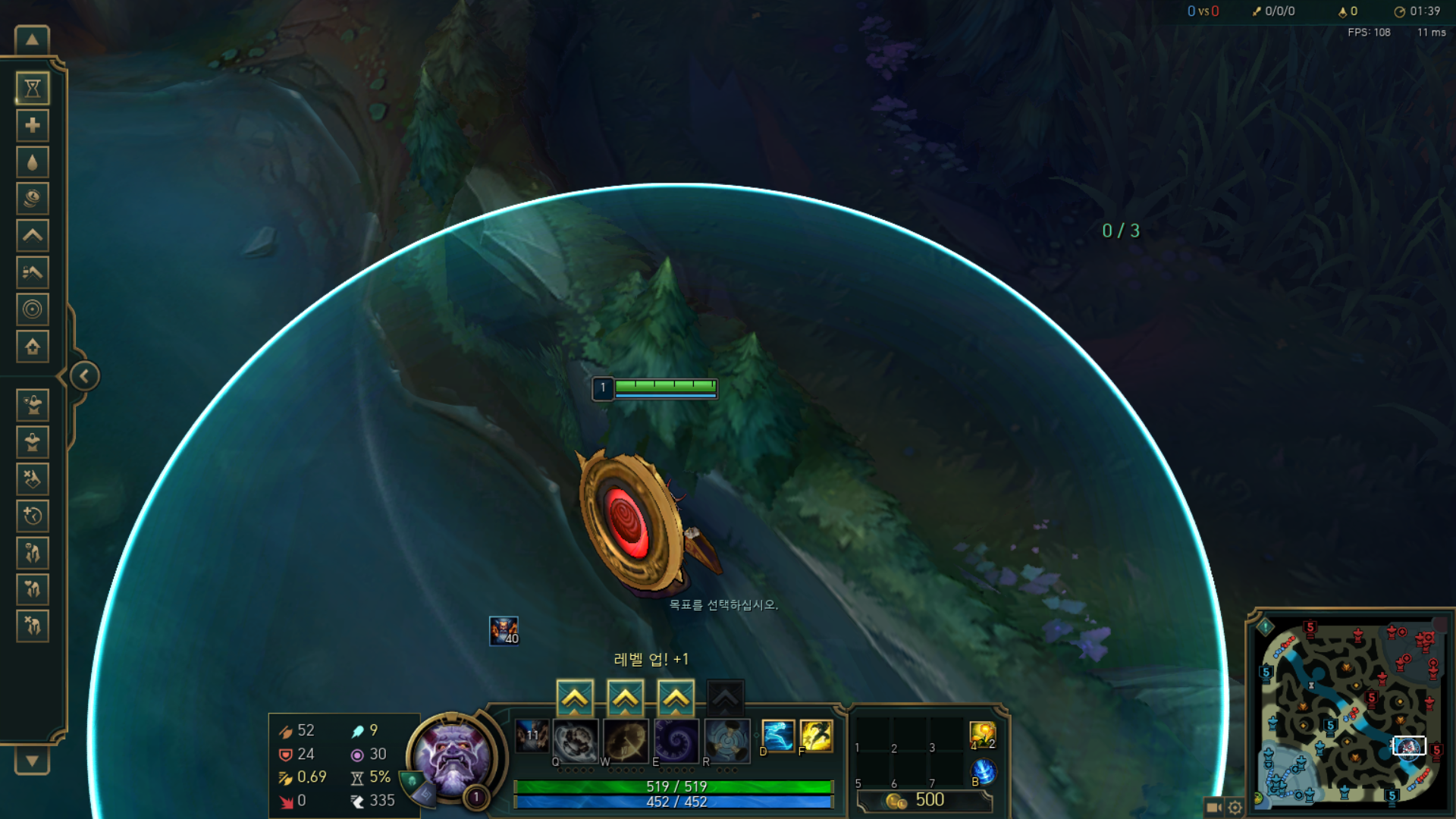
Task: Collapse the practice tool side panel
Action: point(84,376)
